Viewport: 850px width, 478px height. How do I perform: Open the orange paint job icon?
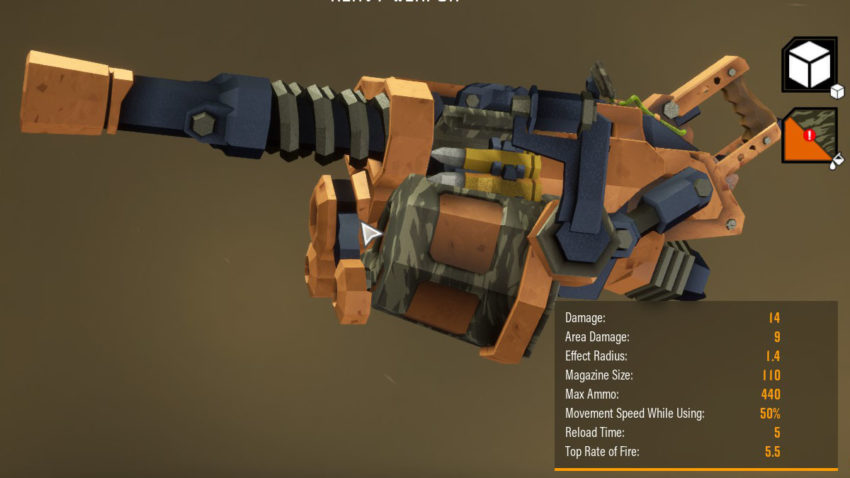coord(809,135)
